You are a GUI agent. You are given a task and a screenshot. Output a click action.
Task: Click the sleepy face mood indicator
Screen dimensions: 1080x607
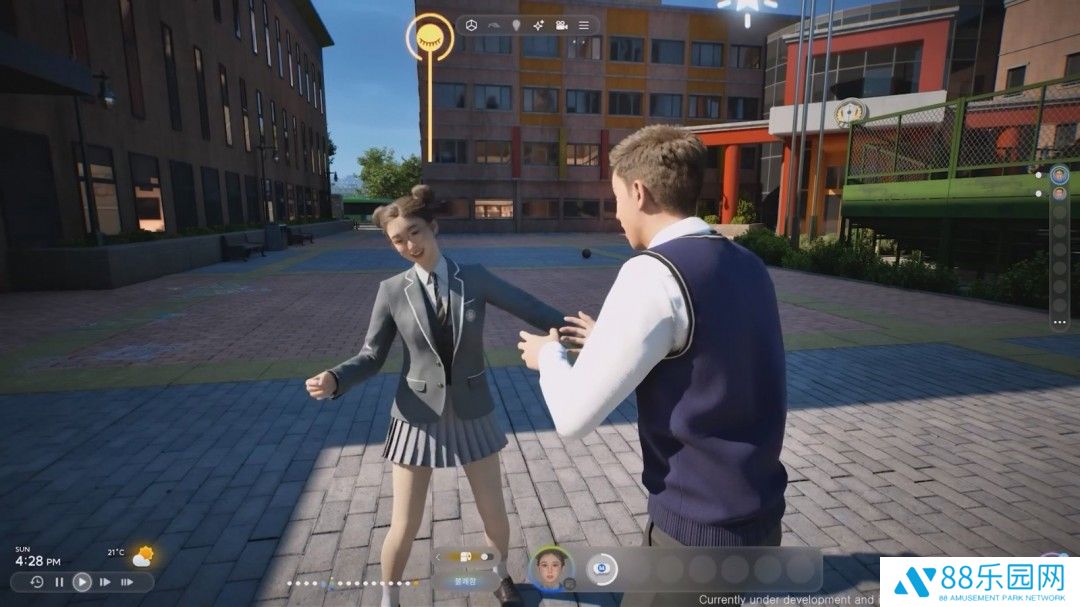[x=430, y=37]
